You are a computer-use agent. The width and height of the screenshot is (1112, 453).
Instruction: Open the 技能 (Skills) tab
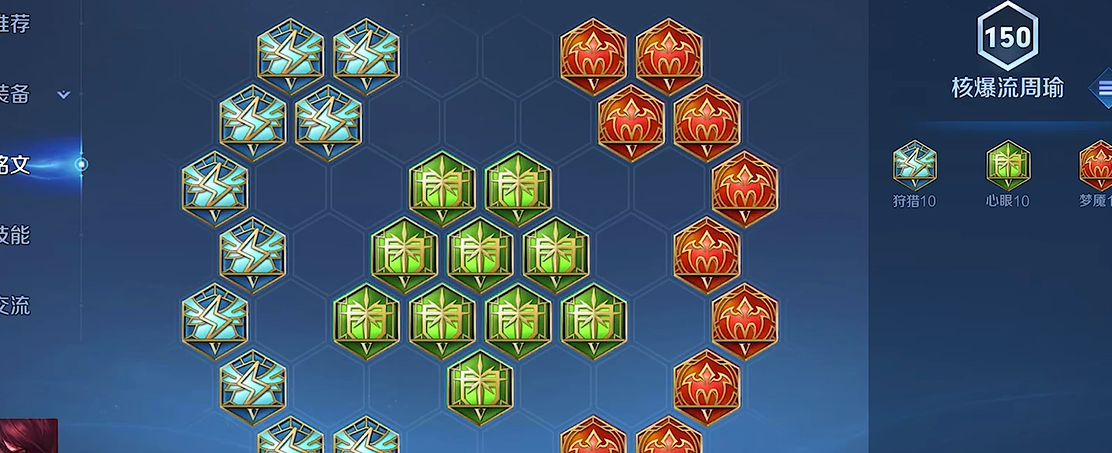(x=15, y=235)
